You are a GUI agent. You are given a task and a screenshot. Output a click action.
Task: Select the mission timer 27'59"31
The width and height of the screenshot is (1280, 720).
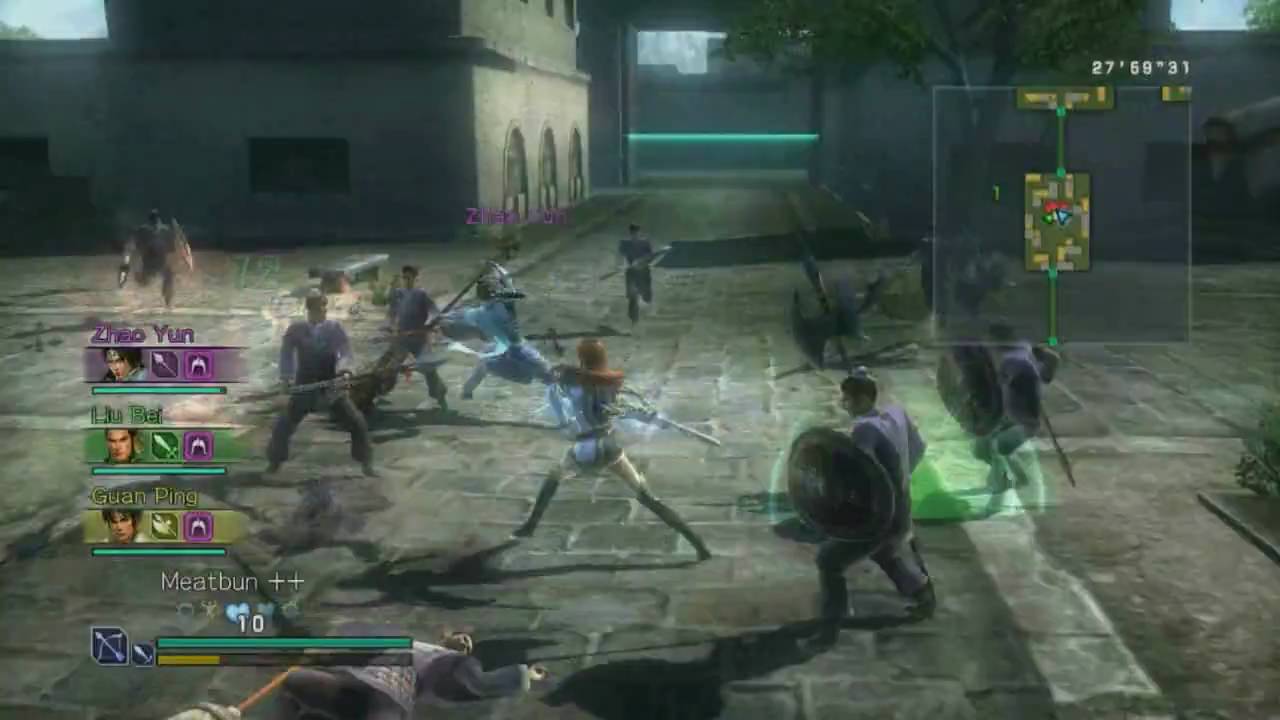point(1138,68)
